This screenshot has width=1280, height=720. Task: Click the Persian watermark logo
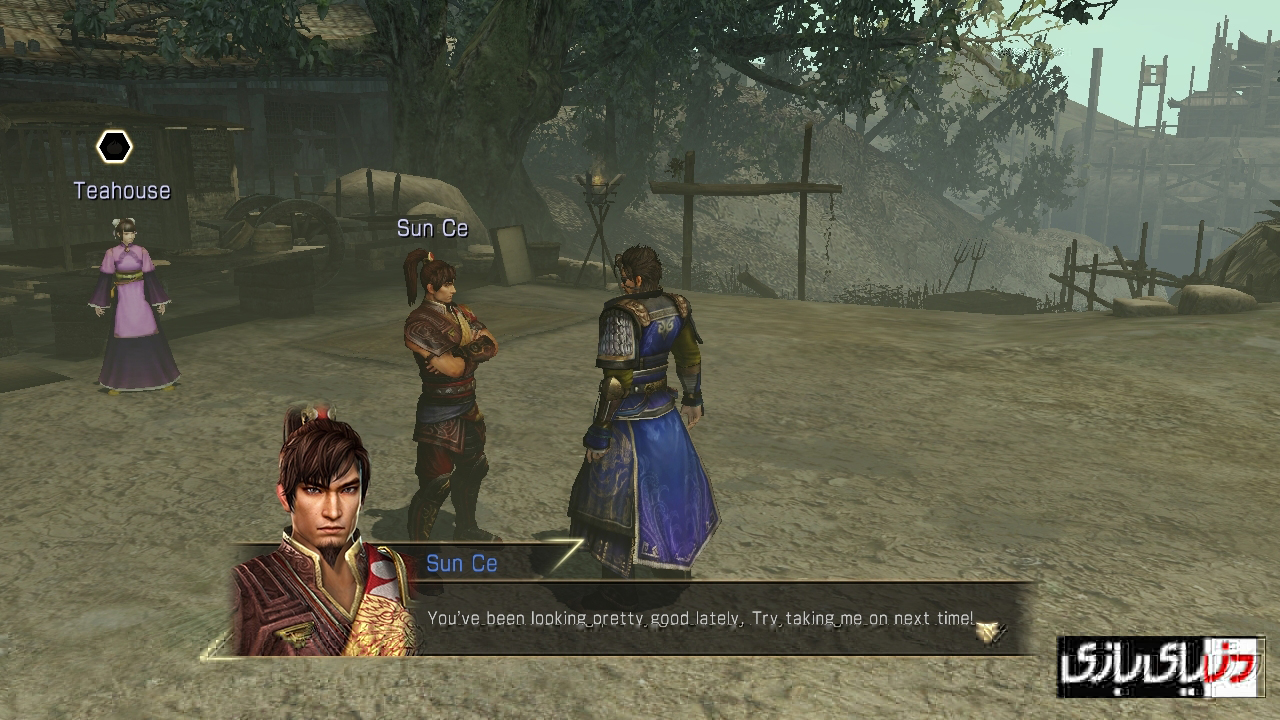coord(1161,666)
